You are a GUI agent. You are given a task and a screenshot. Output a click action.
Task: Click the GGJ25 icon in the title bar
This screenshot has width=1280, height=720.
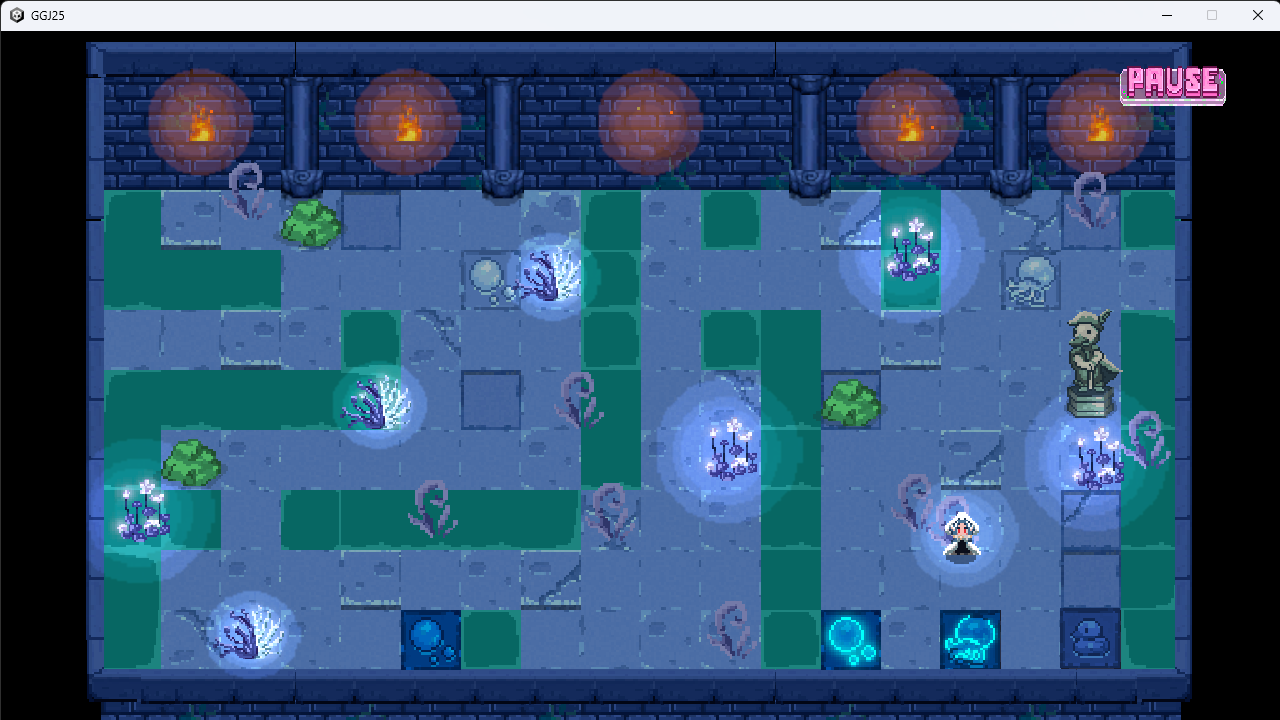[x=14, y=15]
